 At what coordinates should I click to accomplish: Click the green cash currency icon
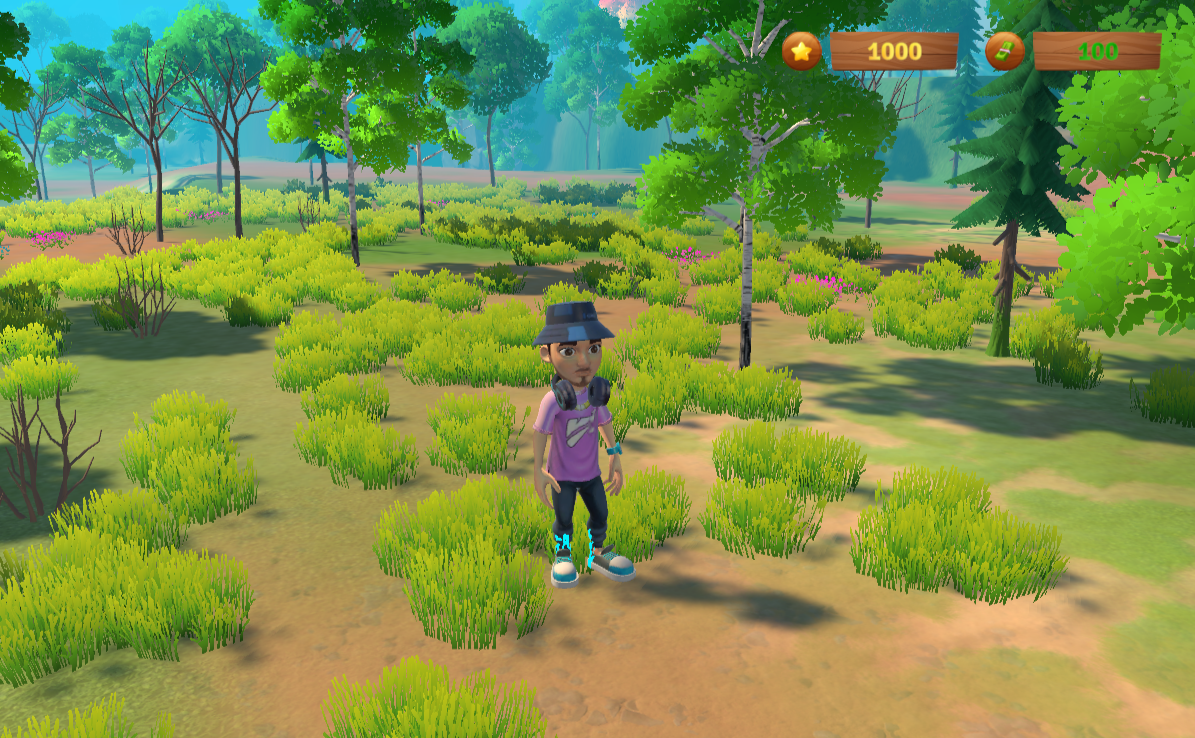click(x=1004, y=51)
